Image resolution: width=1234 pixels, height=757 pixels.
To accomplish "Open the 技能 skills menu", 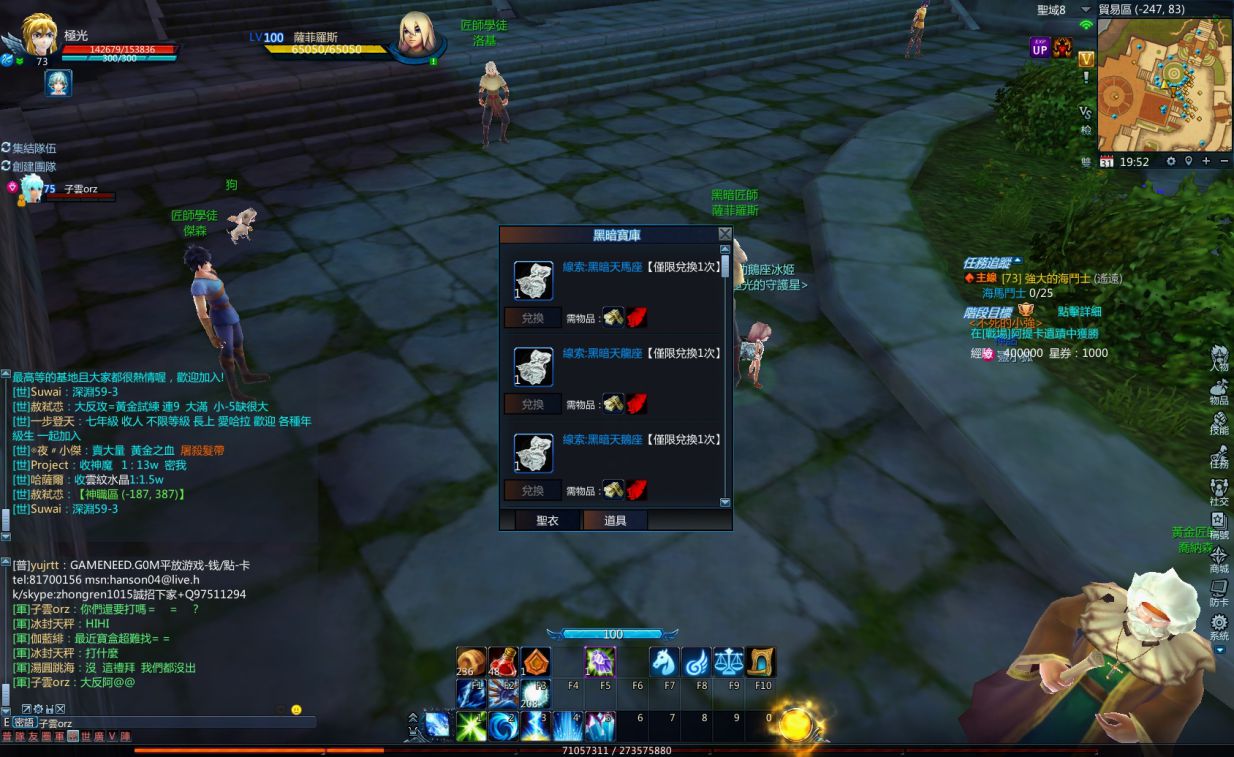I will (x=1219, y=422).
